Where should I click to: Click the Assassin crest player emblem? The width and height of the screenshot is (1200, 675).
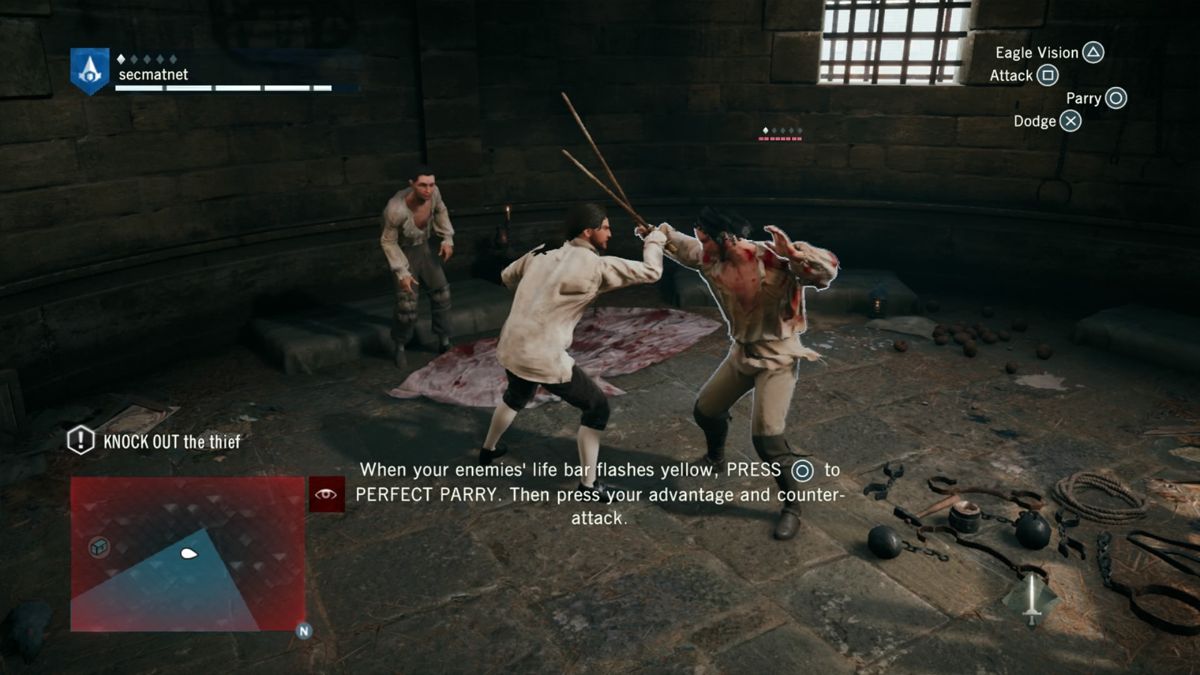pos(90,71)
